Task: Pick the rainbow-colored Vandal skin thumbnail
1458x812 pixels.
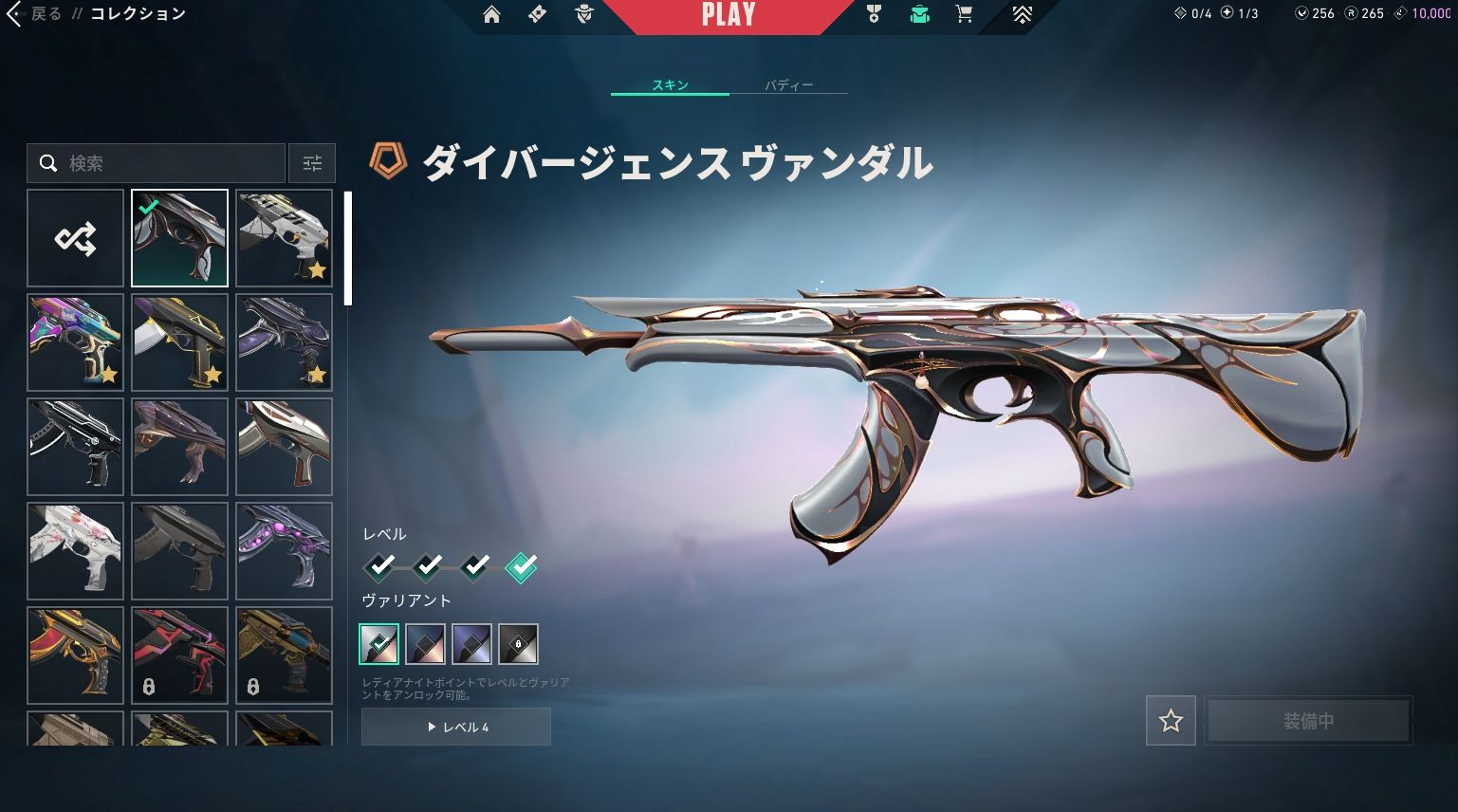Action: coord(75,342)
